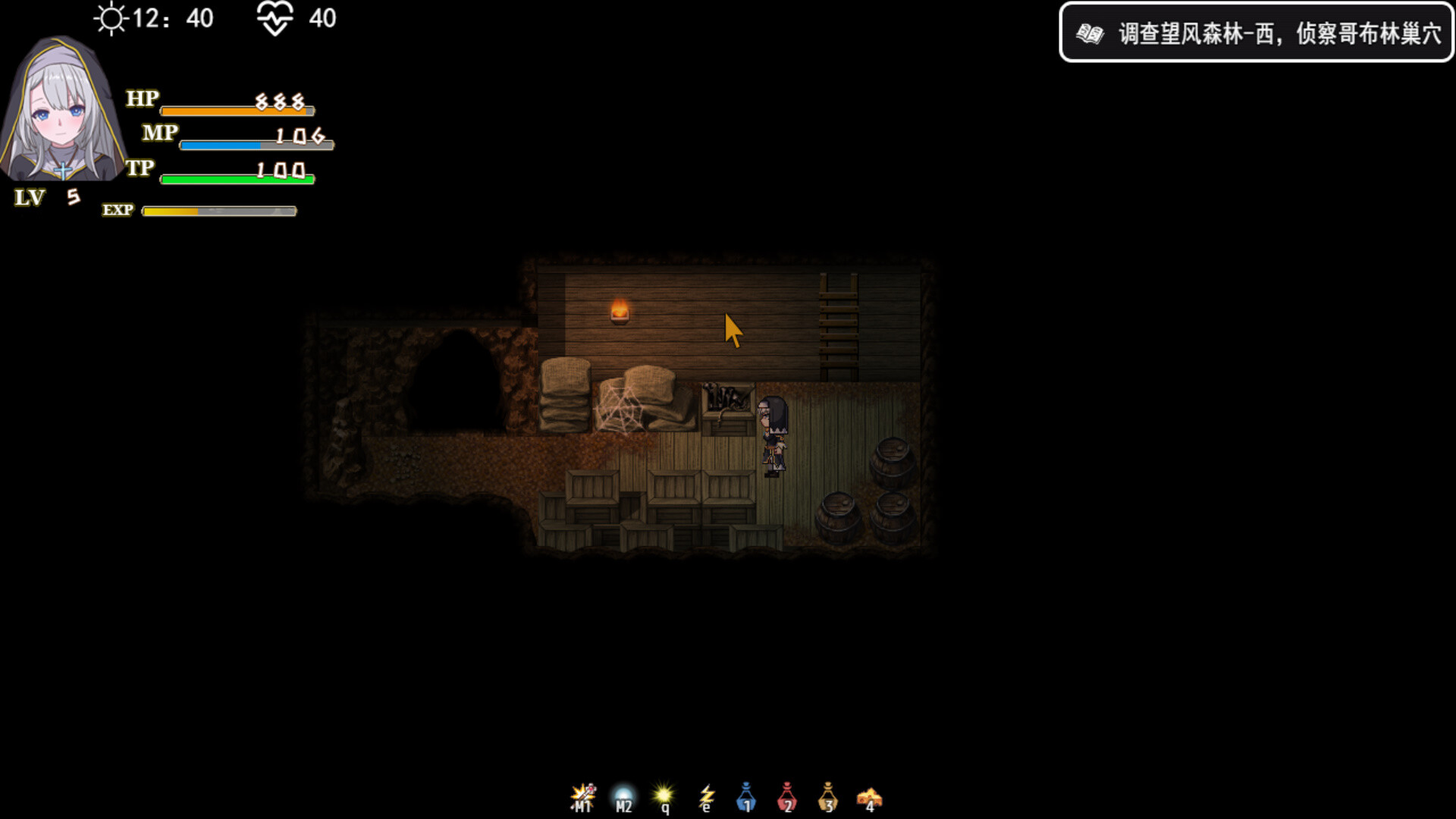Use the q flash skill icon
The height and width of the screenshot is (819, 1456).
click(x=664, y=795)
